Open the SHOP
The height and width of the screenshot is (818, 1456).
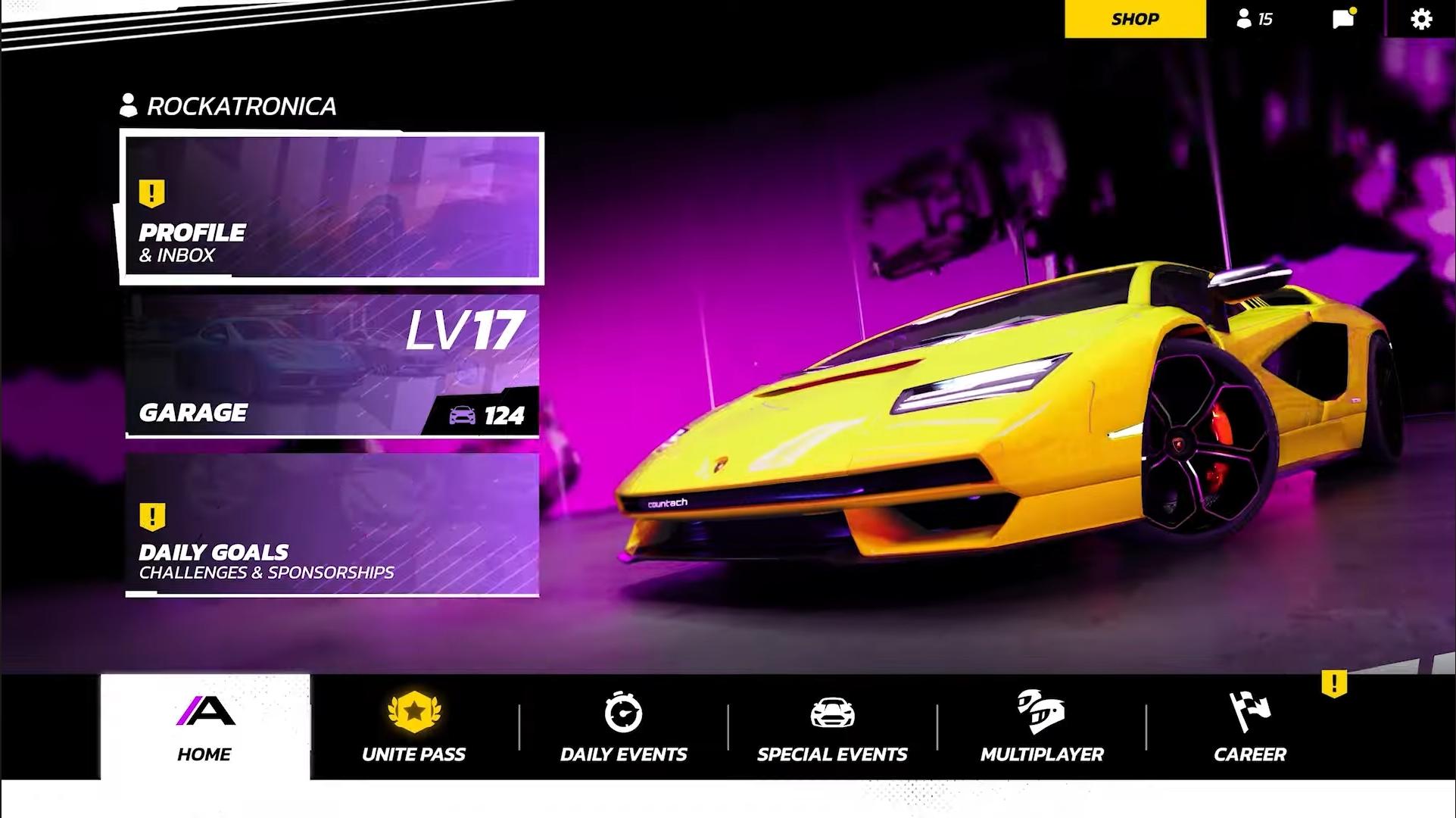(x=1133, y=19)
